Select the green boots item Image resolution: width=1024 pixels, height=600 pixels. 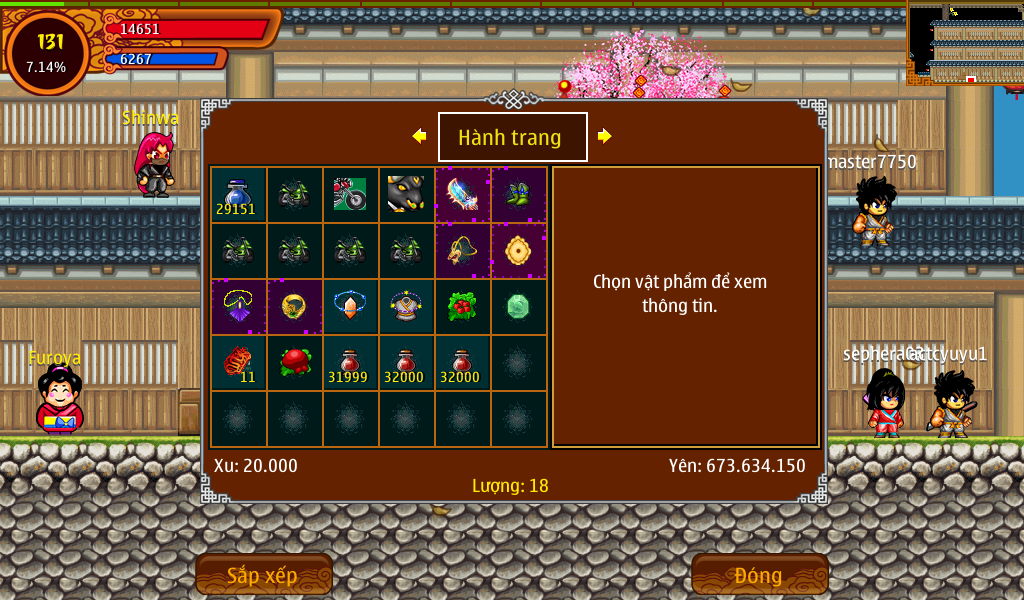(x=518, y=195)
